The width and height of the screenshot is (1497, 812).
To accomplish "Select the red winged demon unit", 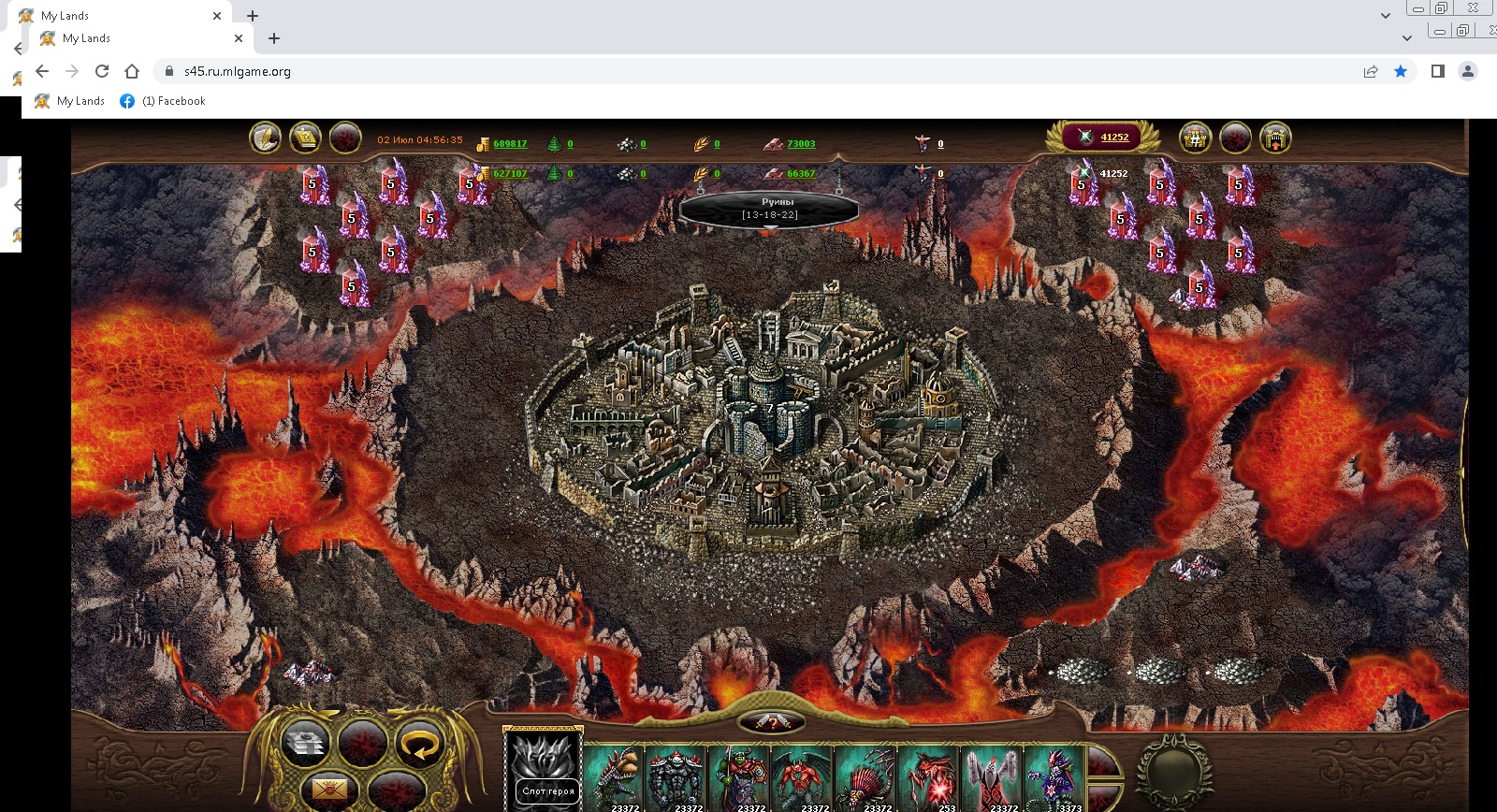I will click(x=802, y=776).
